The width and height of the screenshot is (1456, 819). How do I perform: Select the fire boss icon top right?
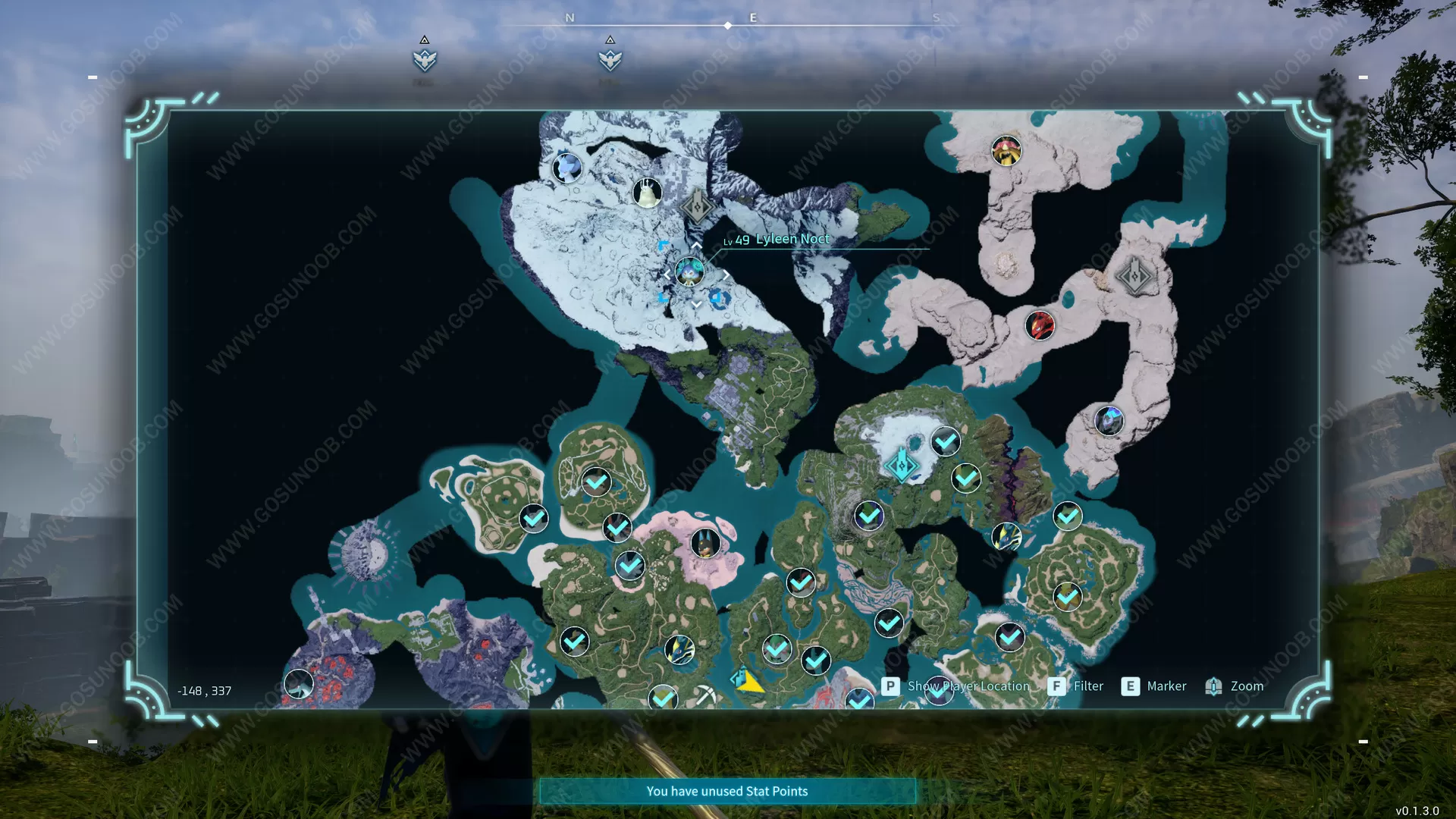[x=1005, y=151]
